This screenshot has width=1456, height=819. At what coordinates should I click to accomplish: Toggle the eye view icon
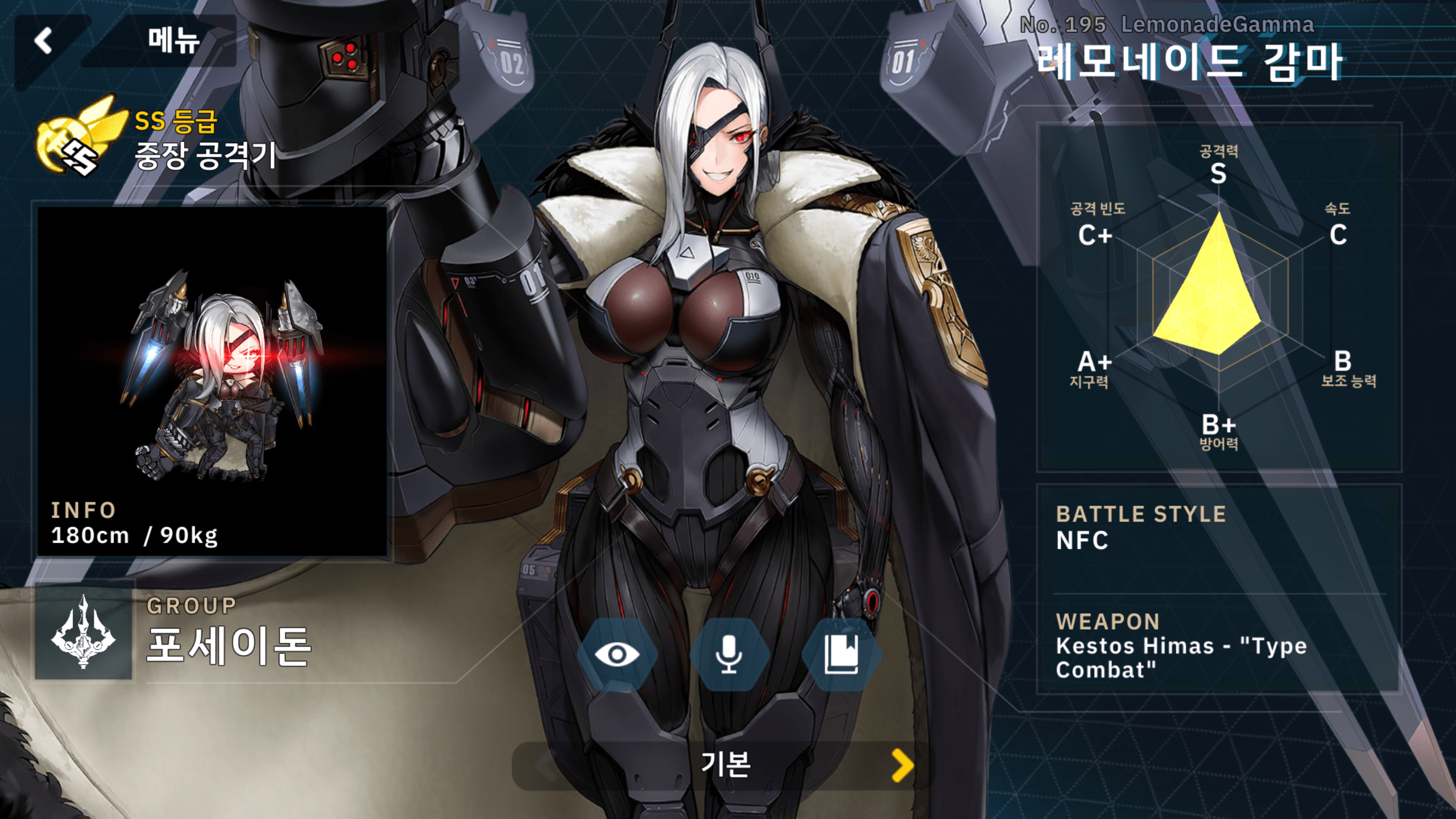(617, 654)
